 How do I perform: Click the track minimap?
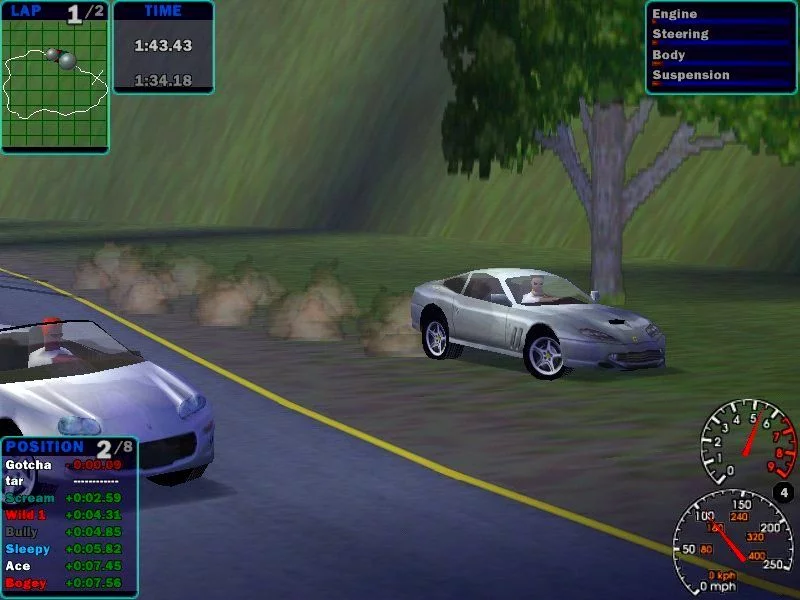click(54, 84)
